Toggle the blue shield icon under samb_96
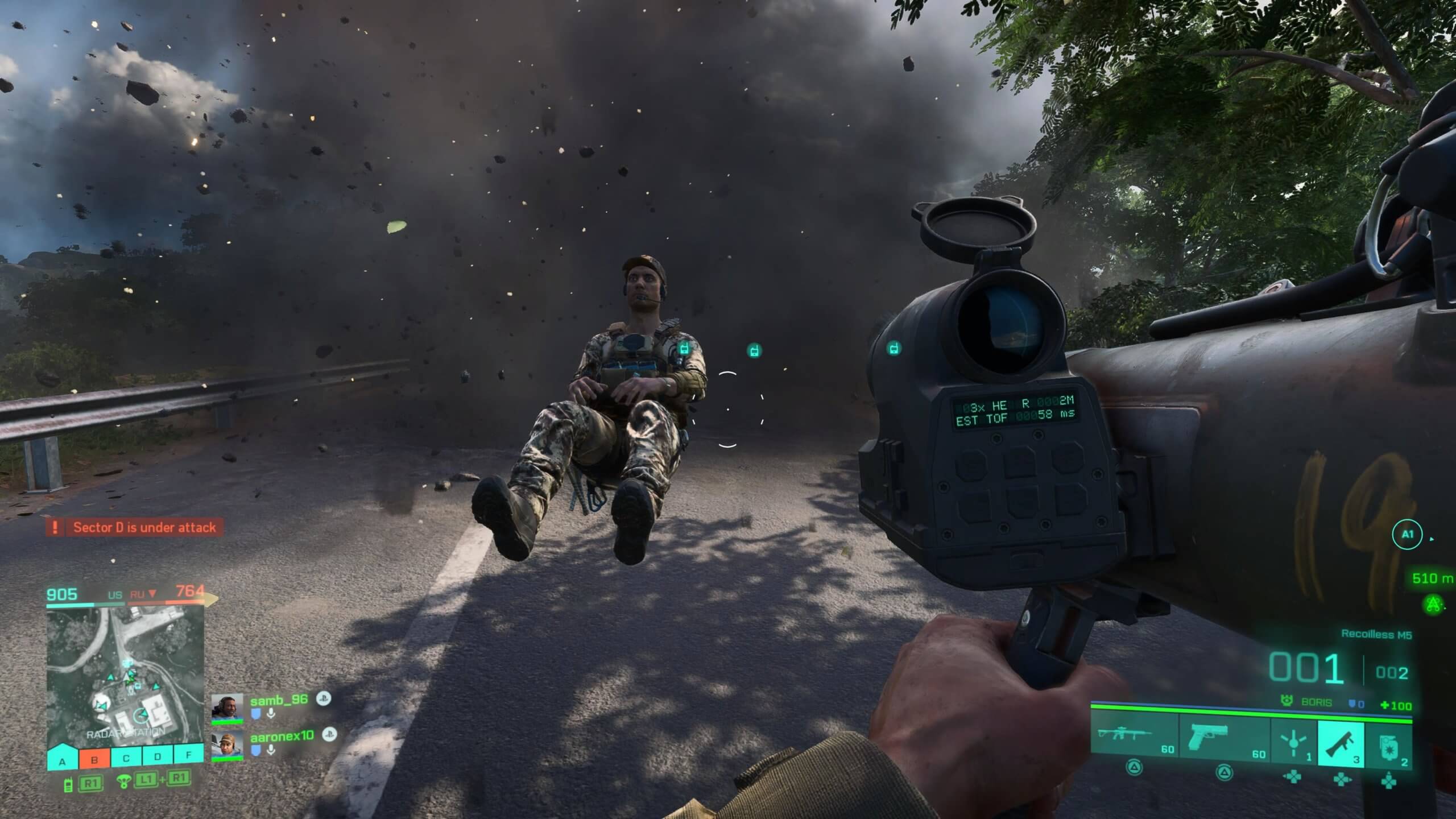 [256, 714]
